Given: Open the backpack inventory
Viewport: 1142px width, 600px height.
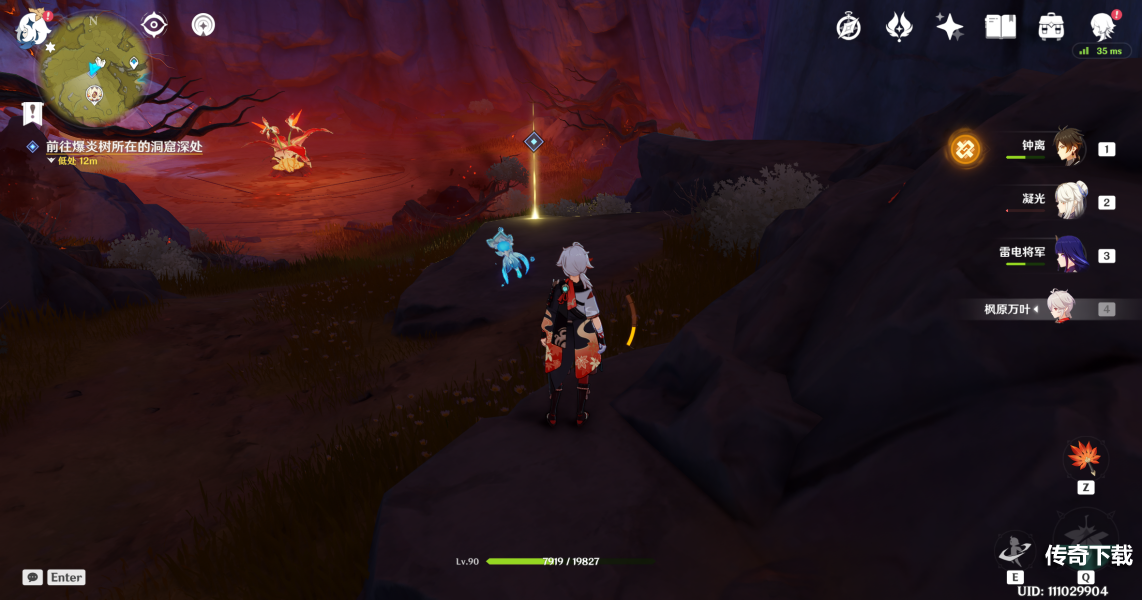Looking at the screenshot, I should (x=1051, y=27).
